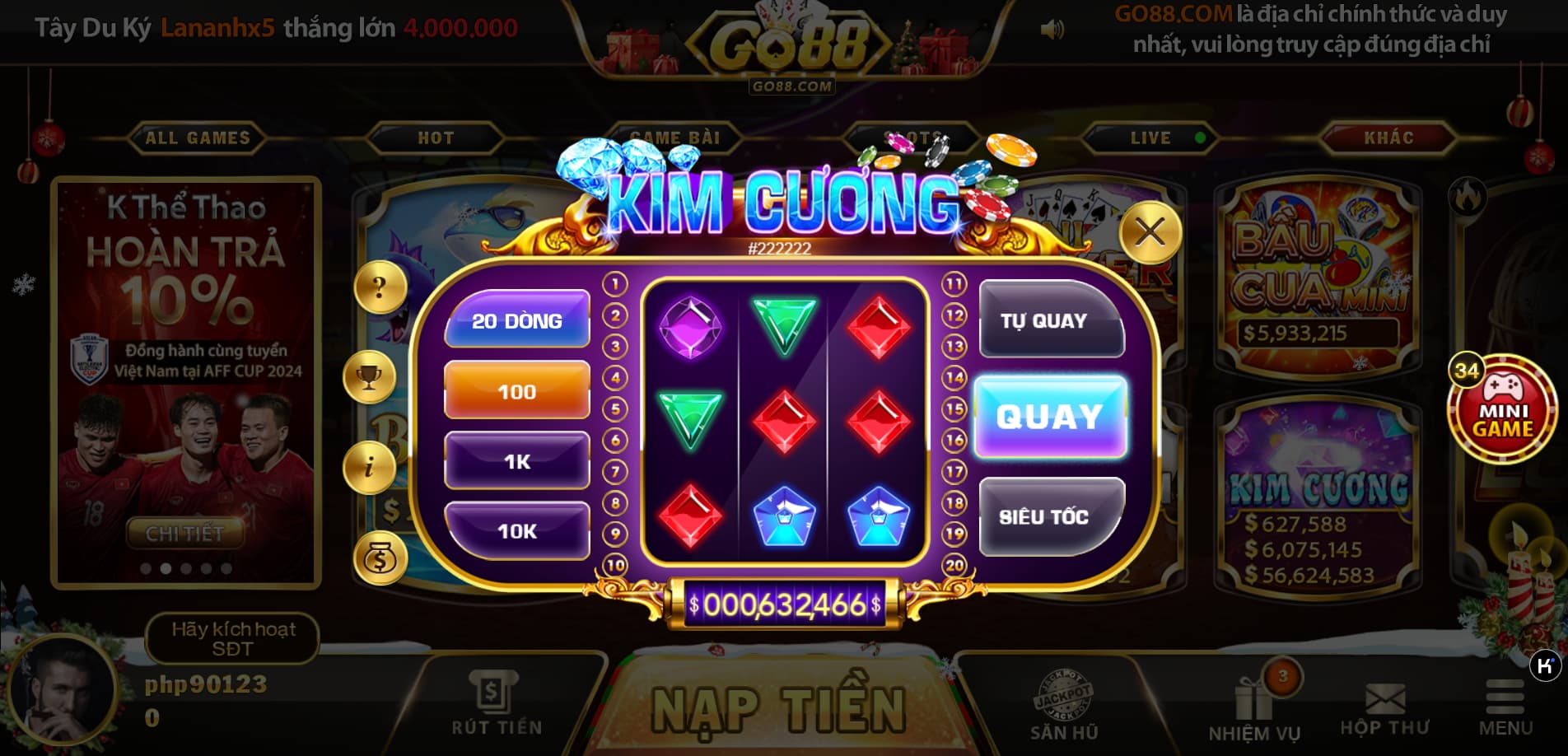The height and width of the screenshot is (756, 1568).
Task: Enable TỰ QUAY auto-spin mode
Action: click(1050, 322)
